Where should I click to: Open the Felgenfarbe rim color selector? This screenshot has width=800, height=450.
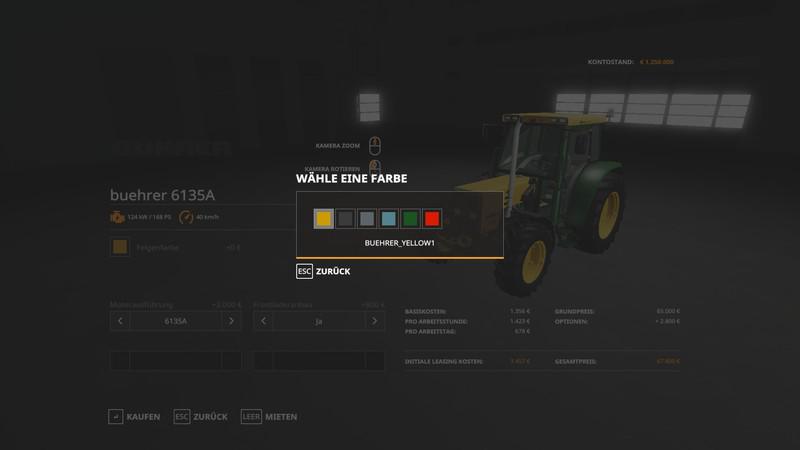pos(120,247)
